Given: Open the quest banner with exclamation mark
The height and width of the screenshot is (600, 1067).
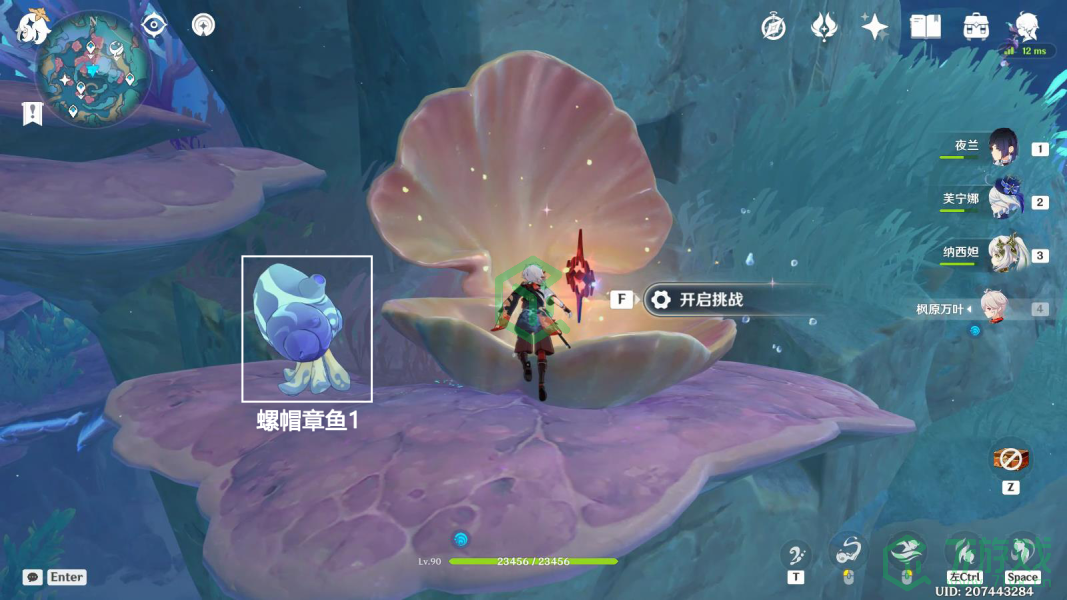Looking at the screenshot, I should pos(32,113).
